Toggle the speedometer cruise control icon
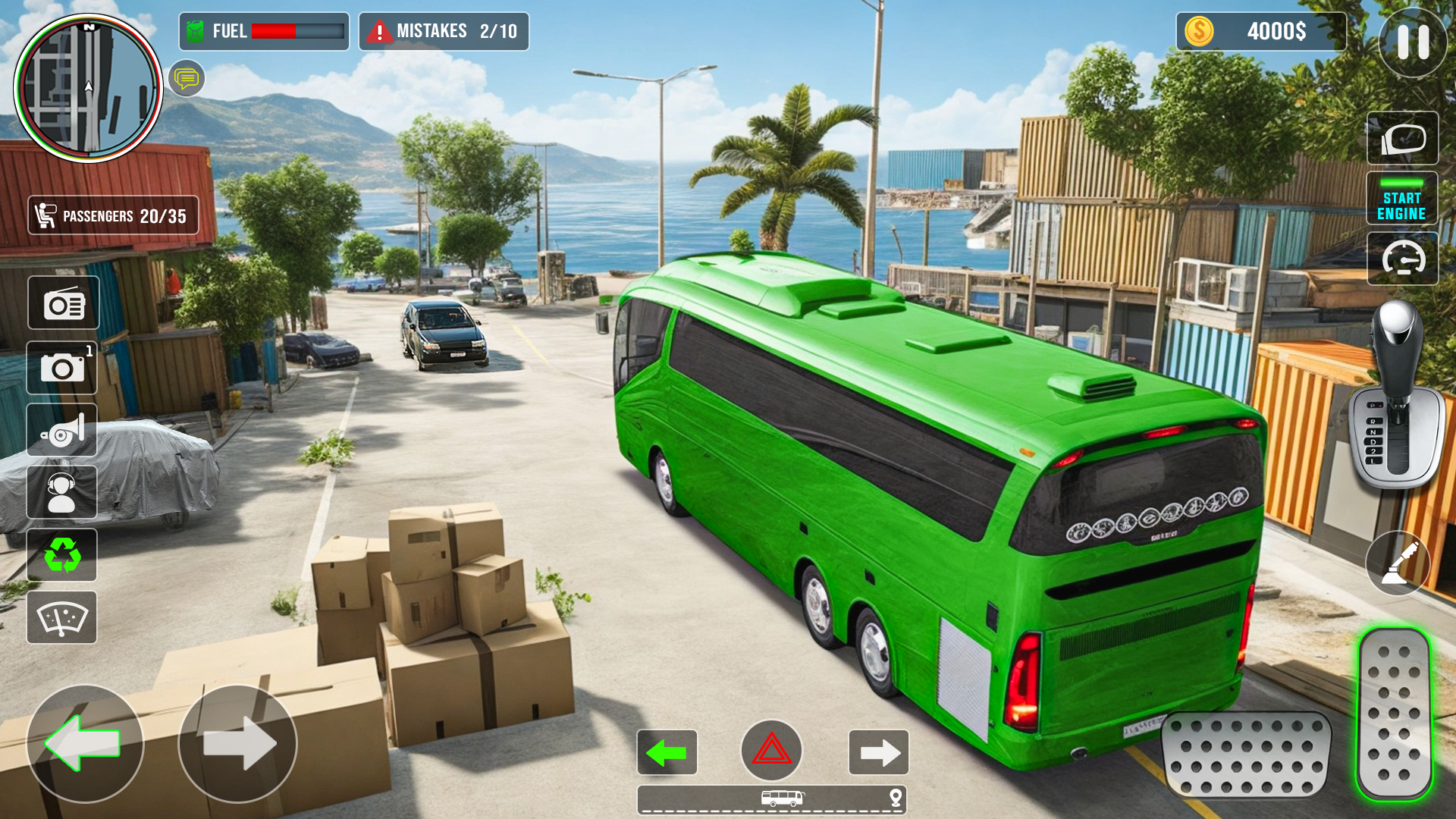This screenshot has height=819, width=1456. point(1402,259)
